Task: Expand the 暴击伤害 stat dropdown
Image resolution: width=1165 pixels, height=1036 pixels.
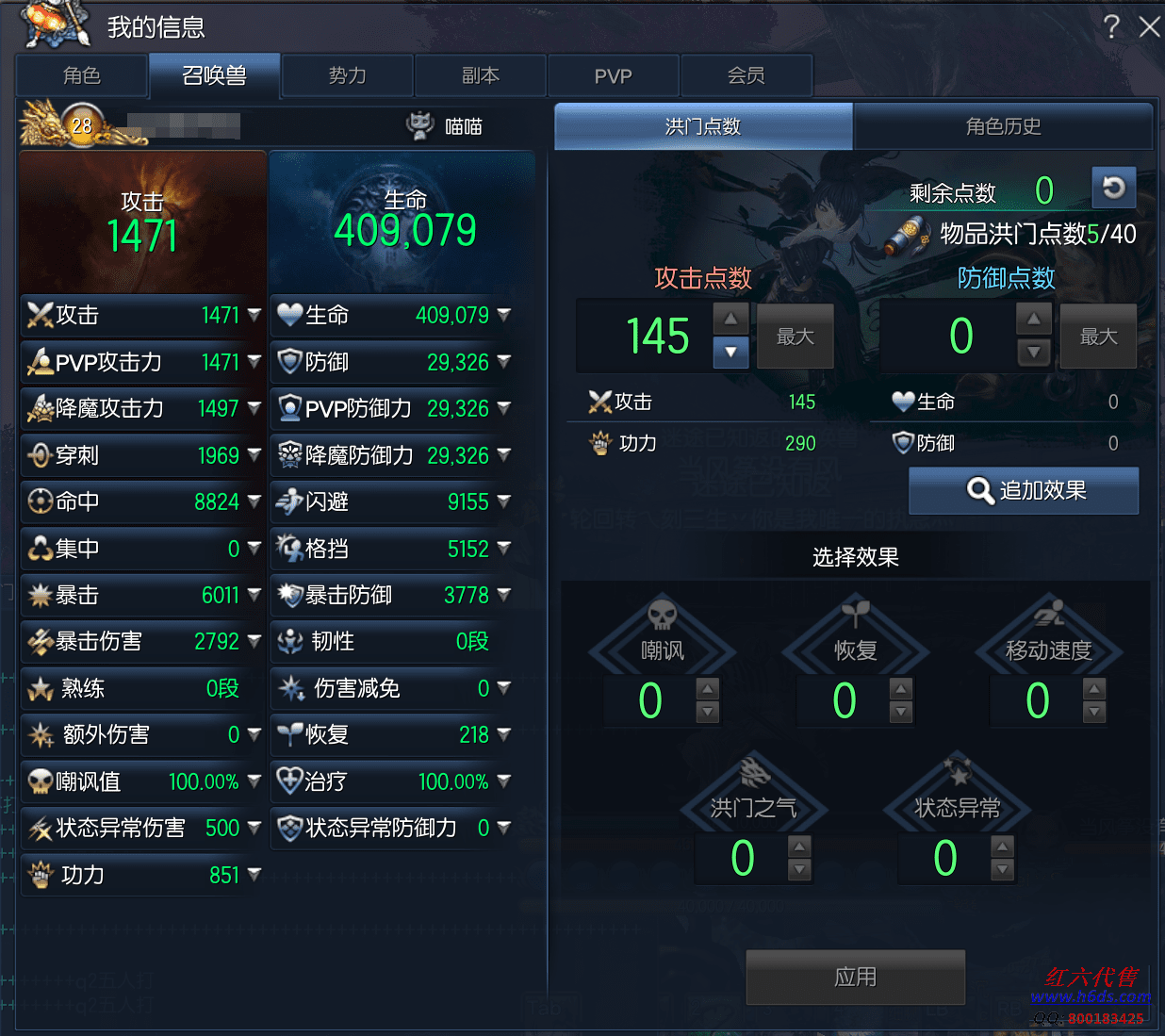Action: 254,641
